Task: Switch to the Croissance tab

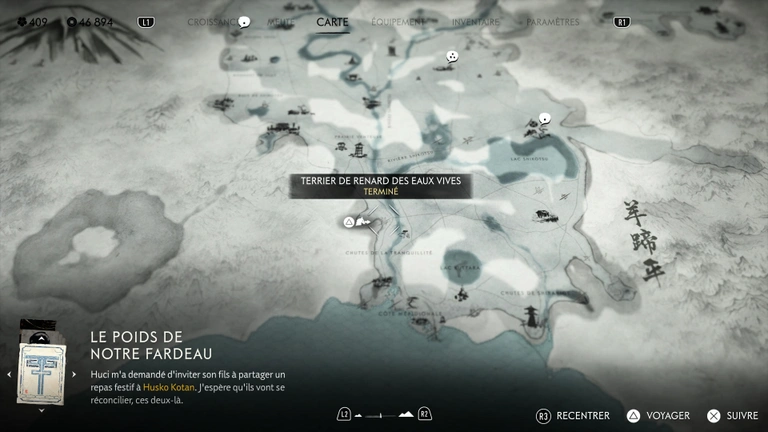Action: click(x=212, y=21)
